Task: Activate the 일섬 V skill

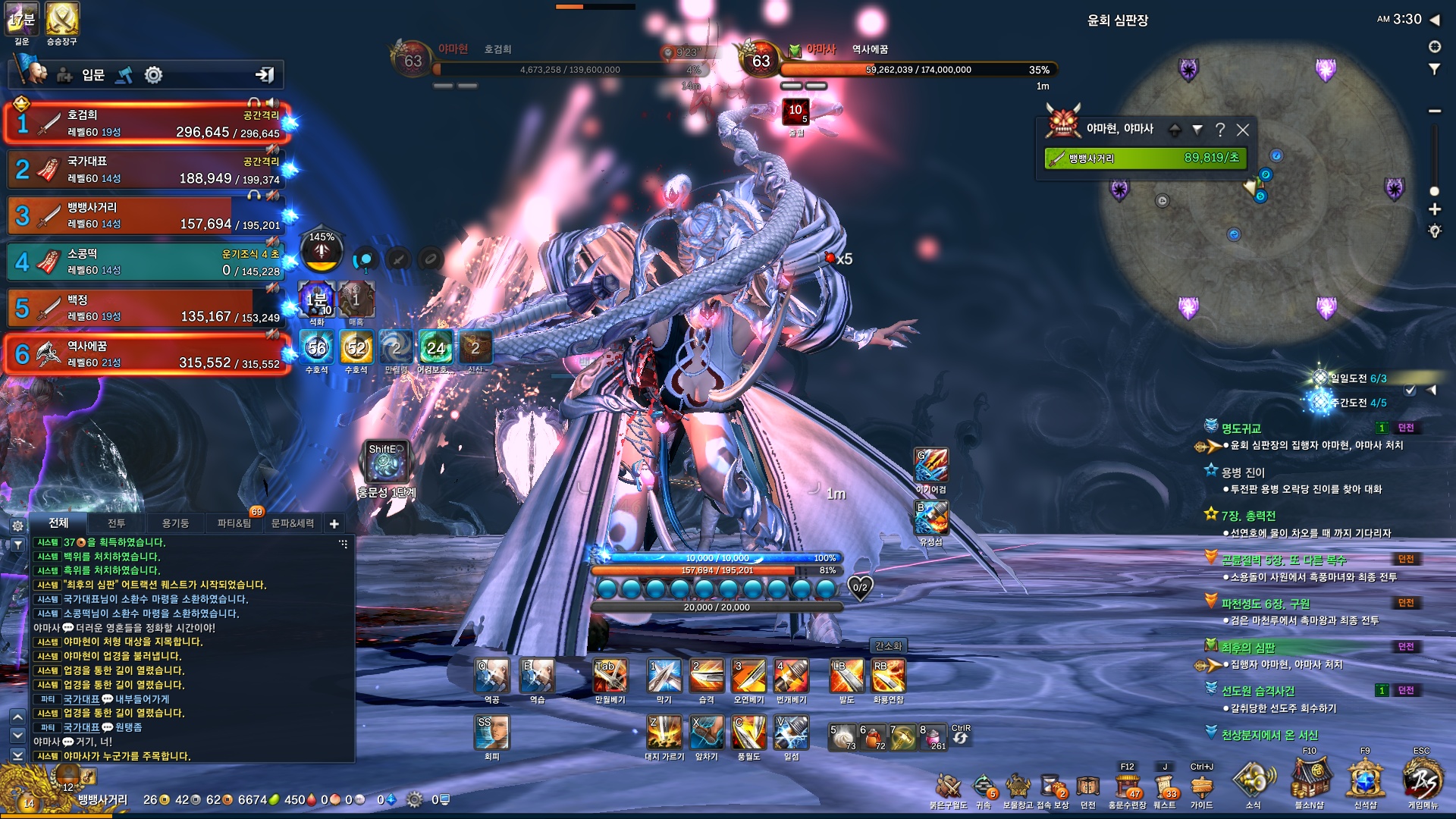Action: (791, 733)
